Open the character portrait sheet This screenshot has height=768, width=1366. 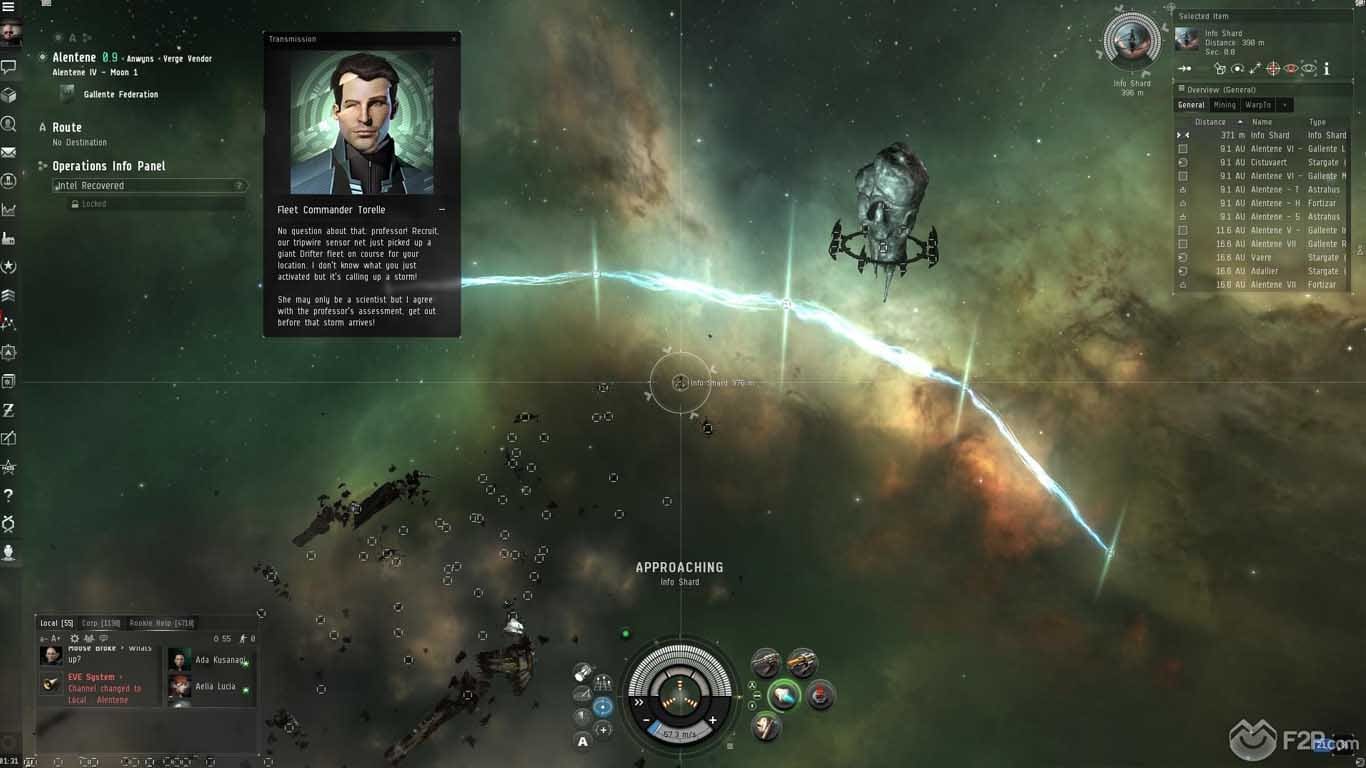click(x=10, y=32)
